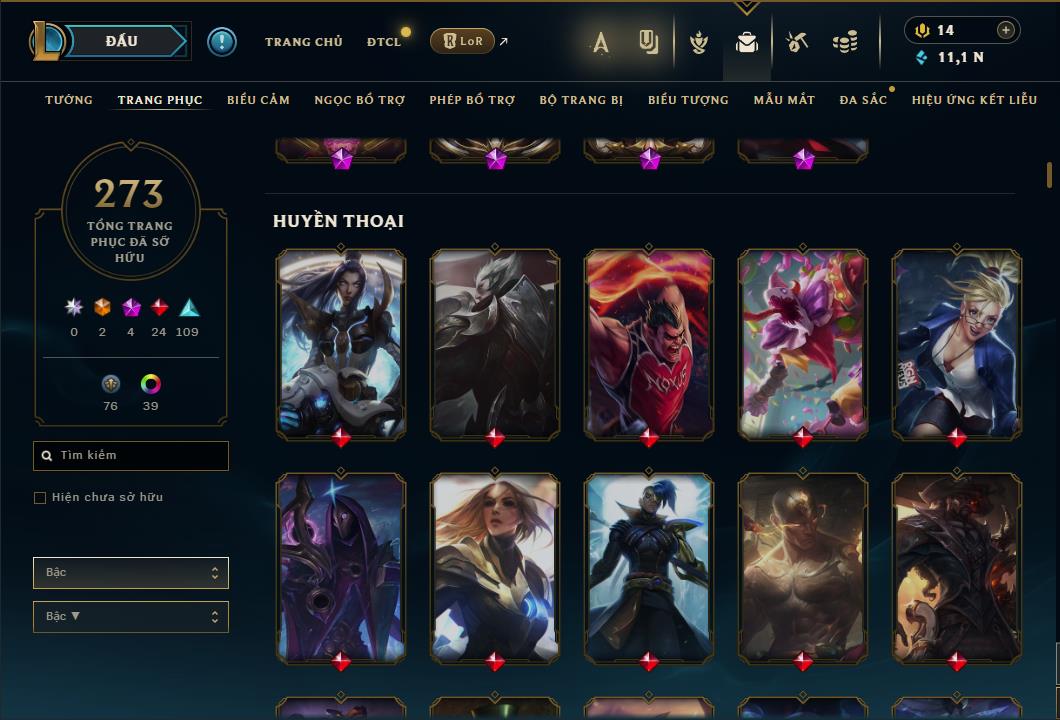Click the Tìm kiếm search box

(x=131, y=456)
